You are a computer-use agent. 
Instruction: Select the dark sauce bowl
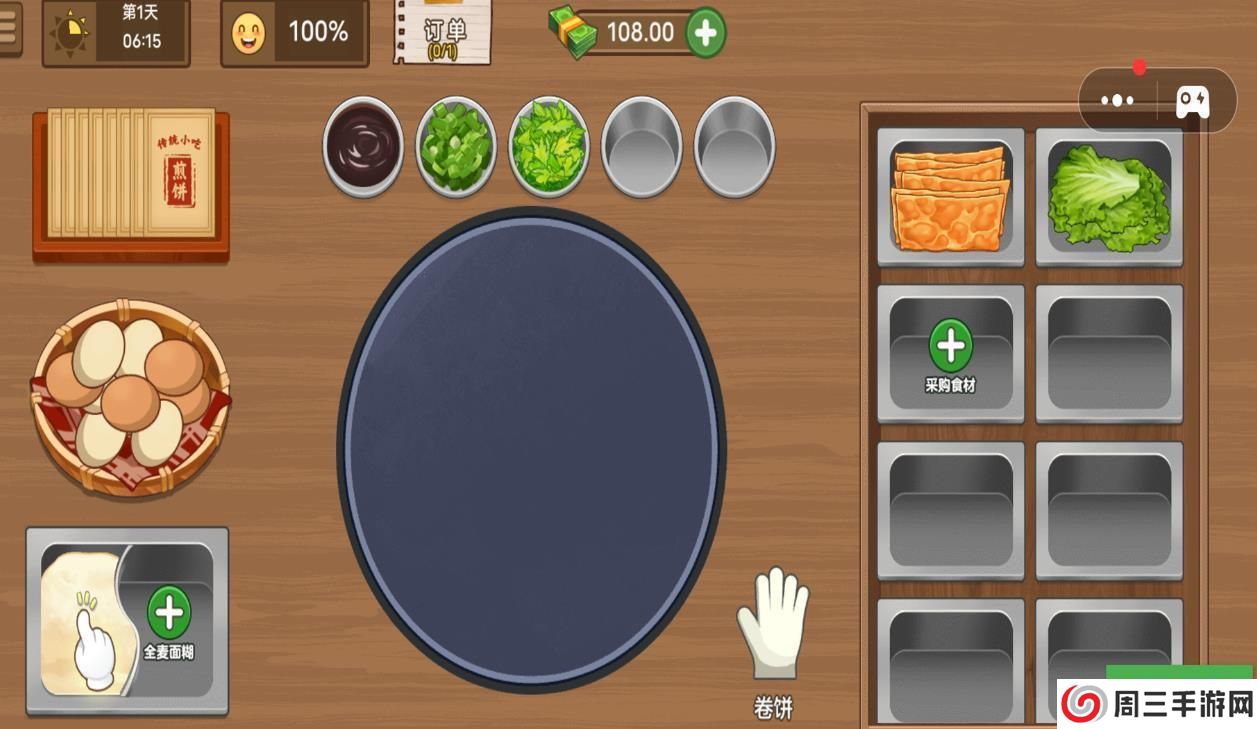tap(363, 146)
